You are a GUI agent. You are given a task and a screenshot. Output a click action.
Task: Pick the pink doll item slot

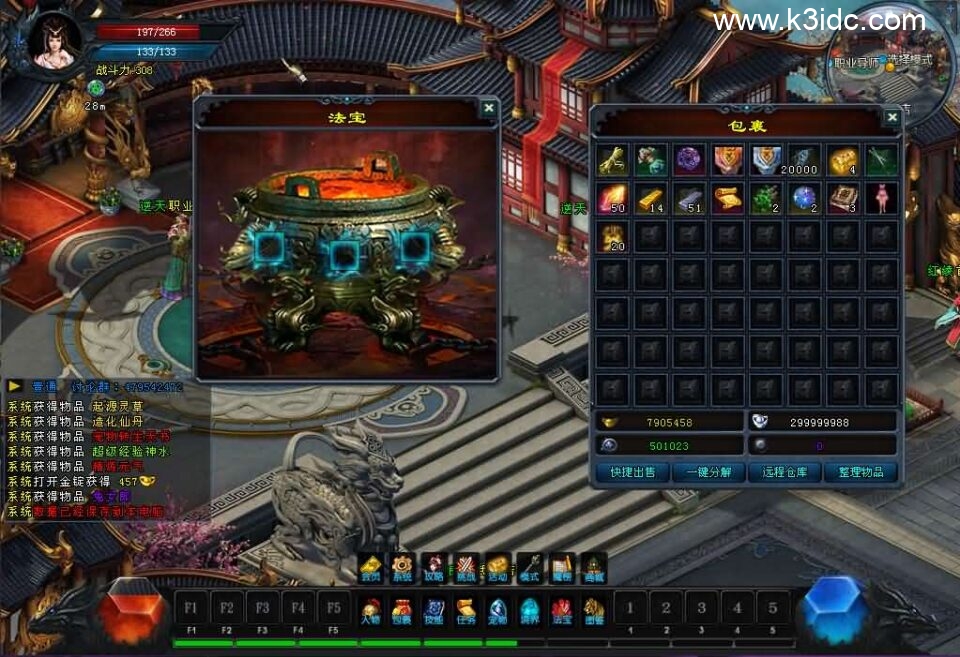click(x=881, y=198)
